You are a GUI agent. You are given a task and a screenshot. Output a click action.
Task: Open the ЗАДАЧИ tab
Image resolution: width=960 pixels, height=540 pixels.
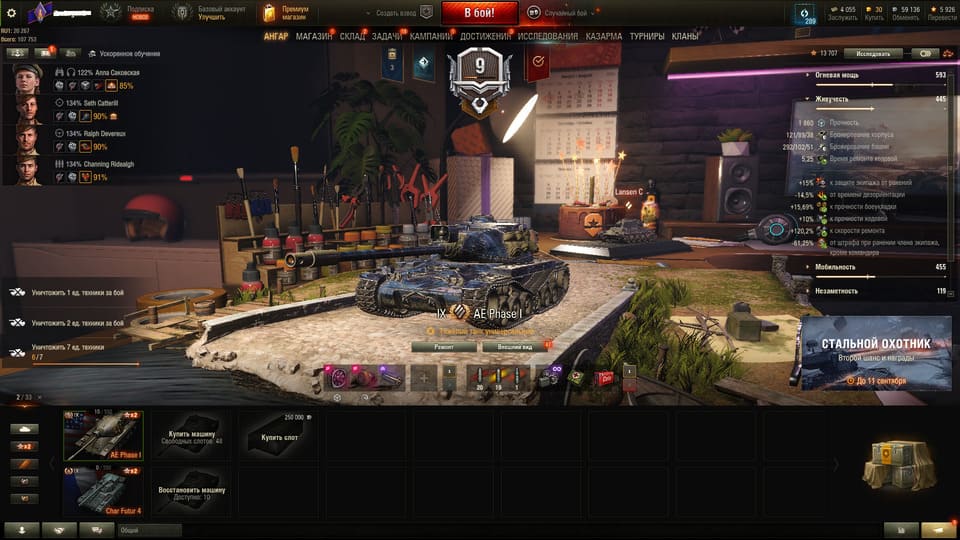[389, 36]
